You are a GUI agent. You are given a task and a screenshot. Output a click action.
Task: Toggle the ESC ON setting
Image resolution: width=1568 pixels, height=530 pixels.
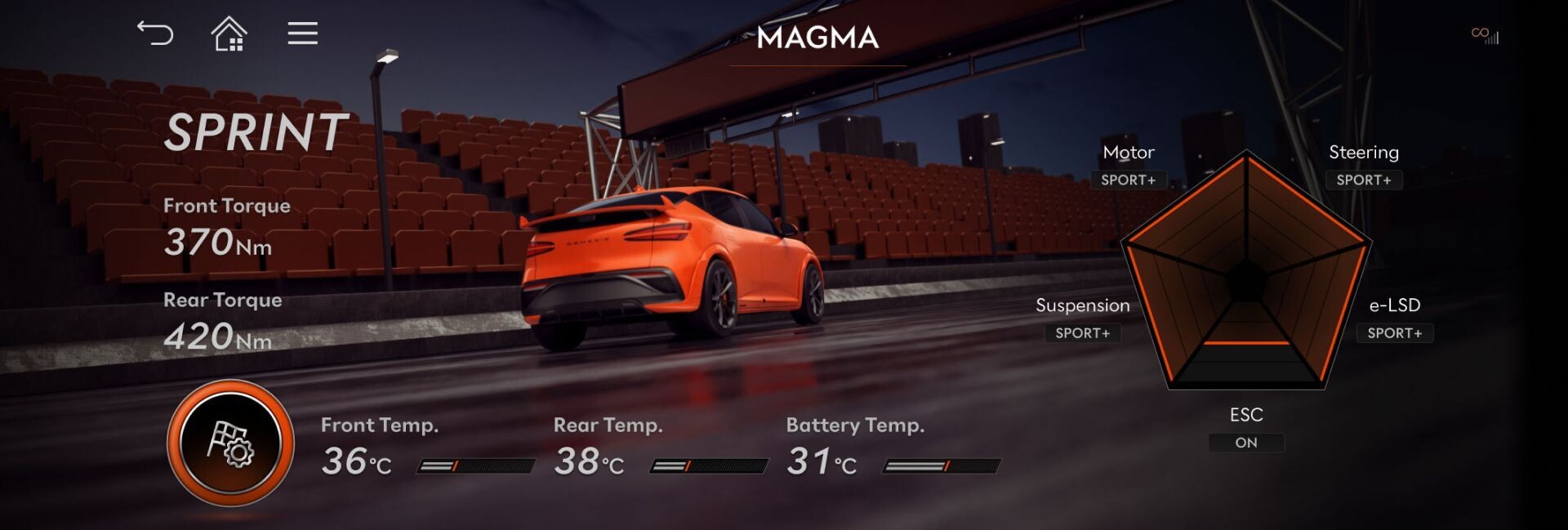[x=1245, y=443]
